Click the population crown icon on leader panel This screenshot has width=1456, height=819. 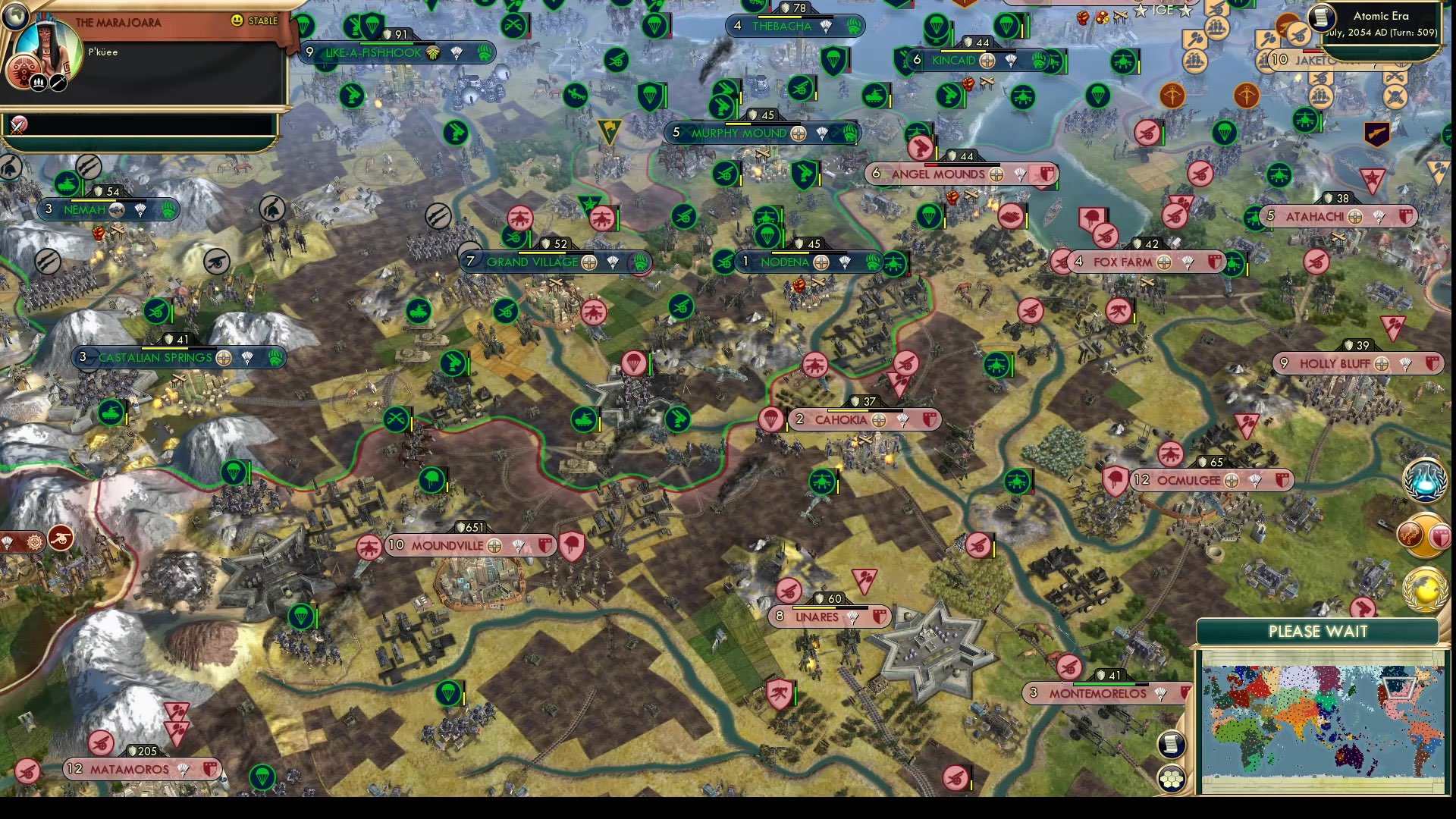click(x=38, y=82)
